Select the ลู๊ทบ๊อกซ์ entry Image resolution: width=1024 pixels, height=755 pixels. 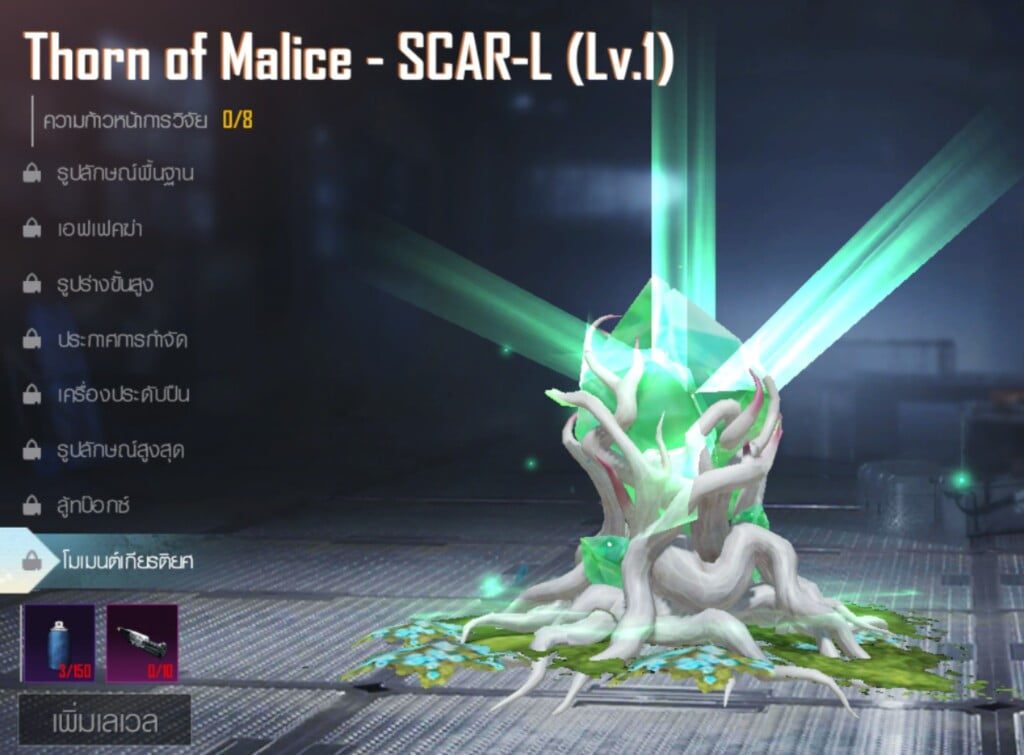coord(96,505)
